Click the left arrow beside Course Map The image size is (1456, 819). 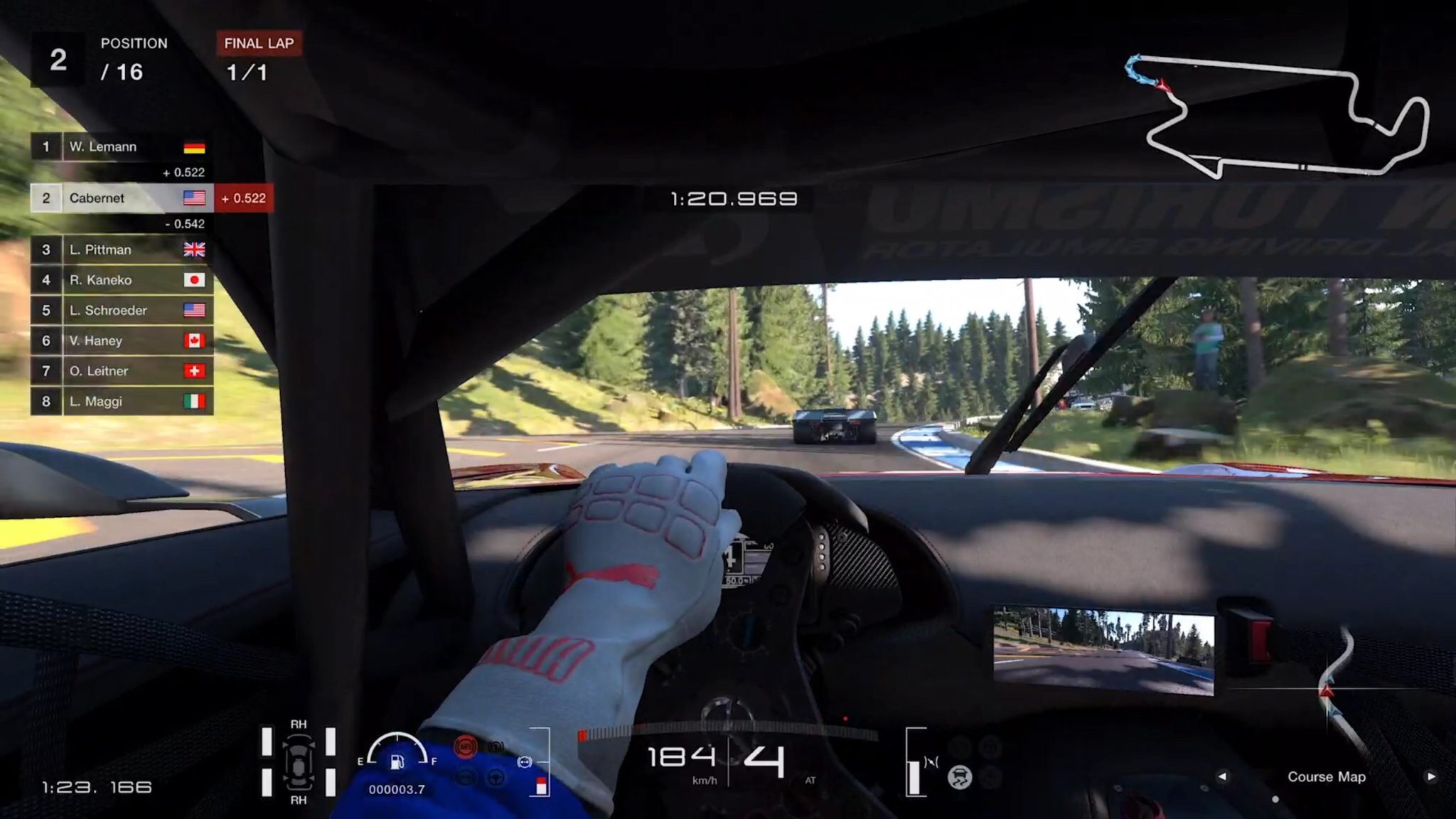[1222, 776]
